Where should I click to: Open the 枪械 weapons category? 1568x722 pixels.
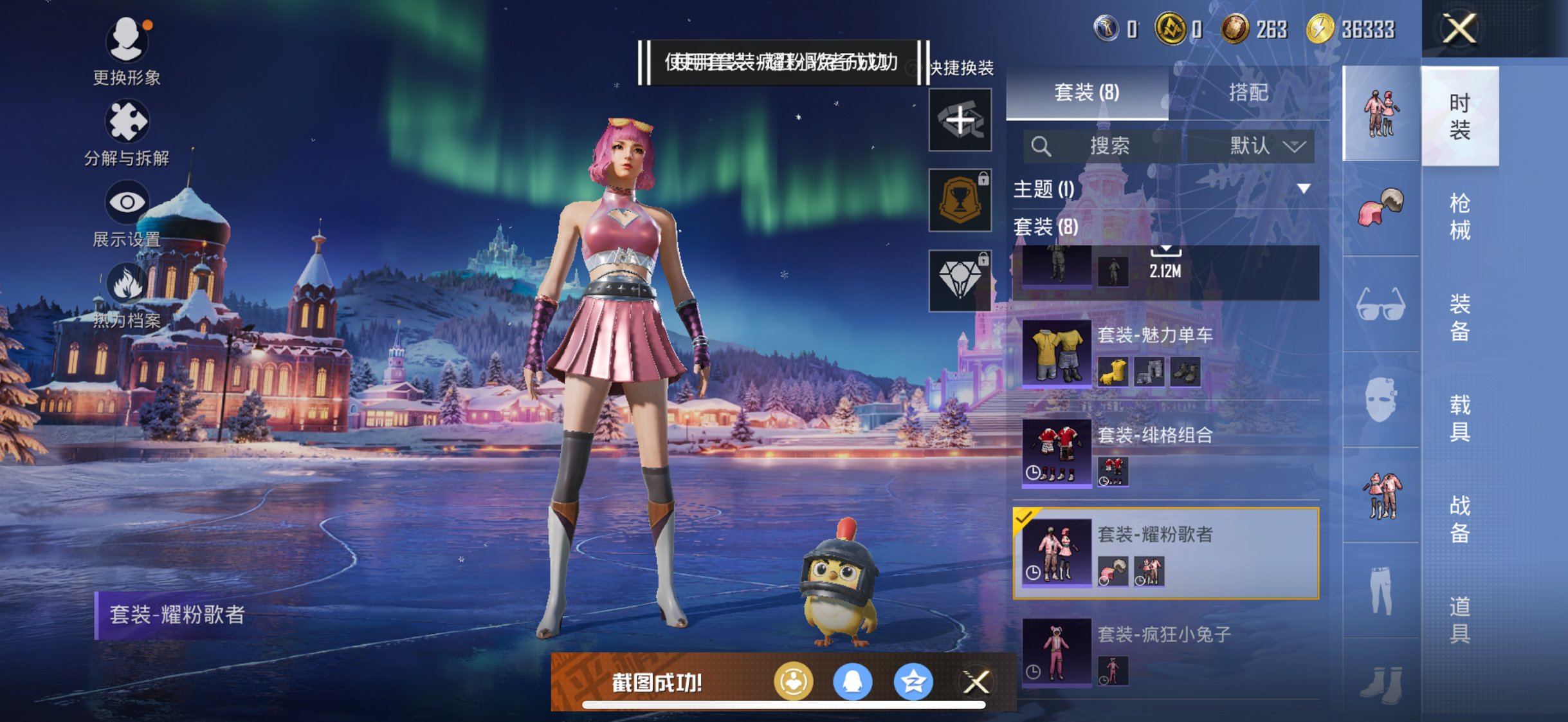point(1459,216)
